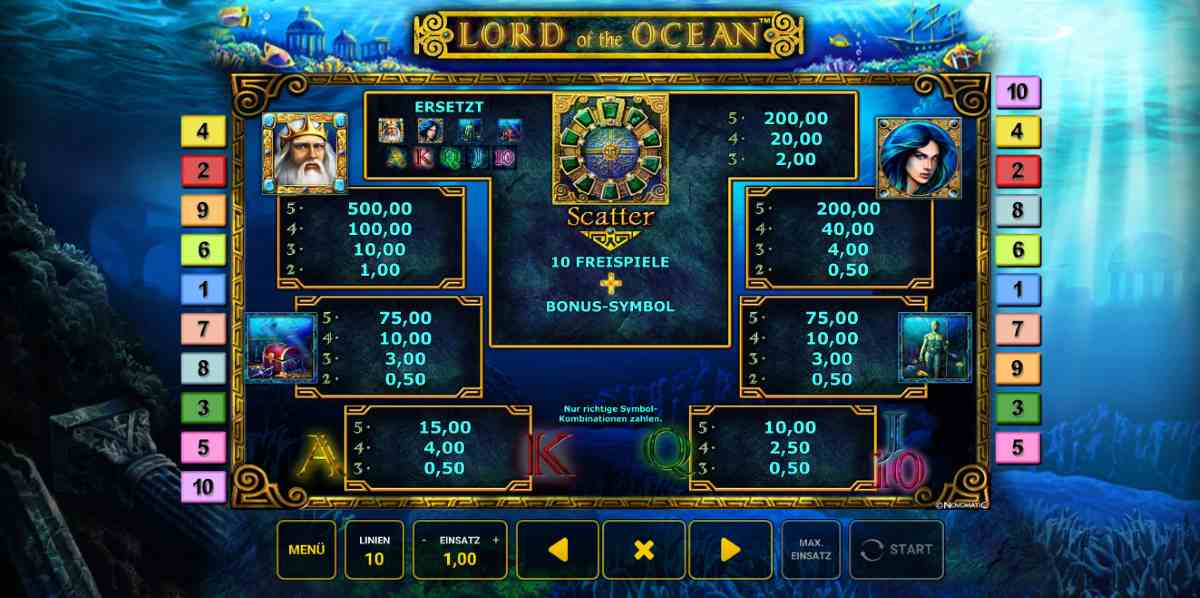Open the MENÜ button
Viewport: 1200px width, 598px height.
tap(306, 549)
